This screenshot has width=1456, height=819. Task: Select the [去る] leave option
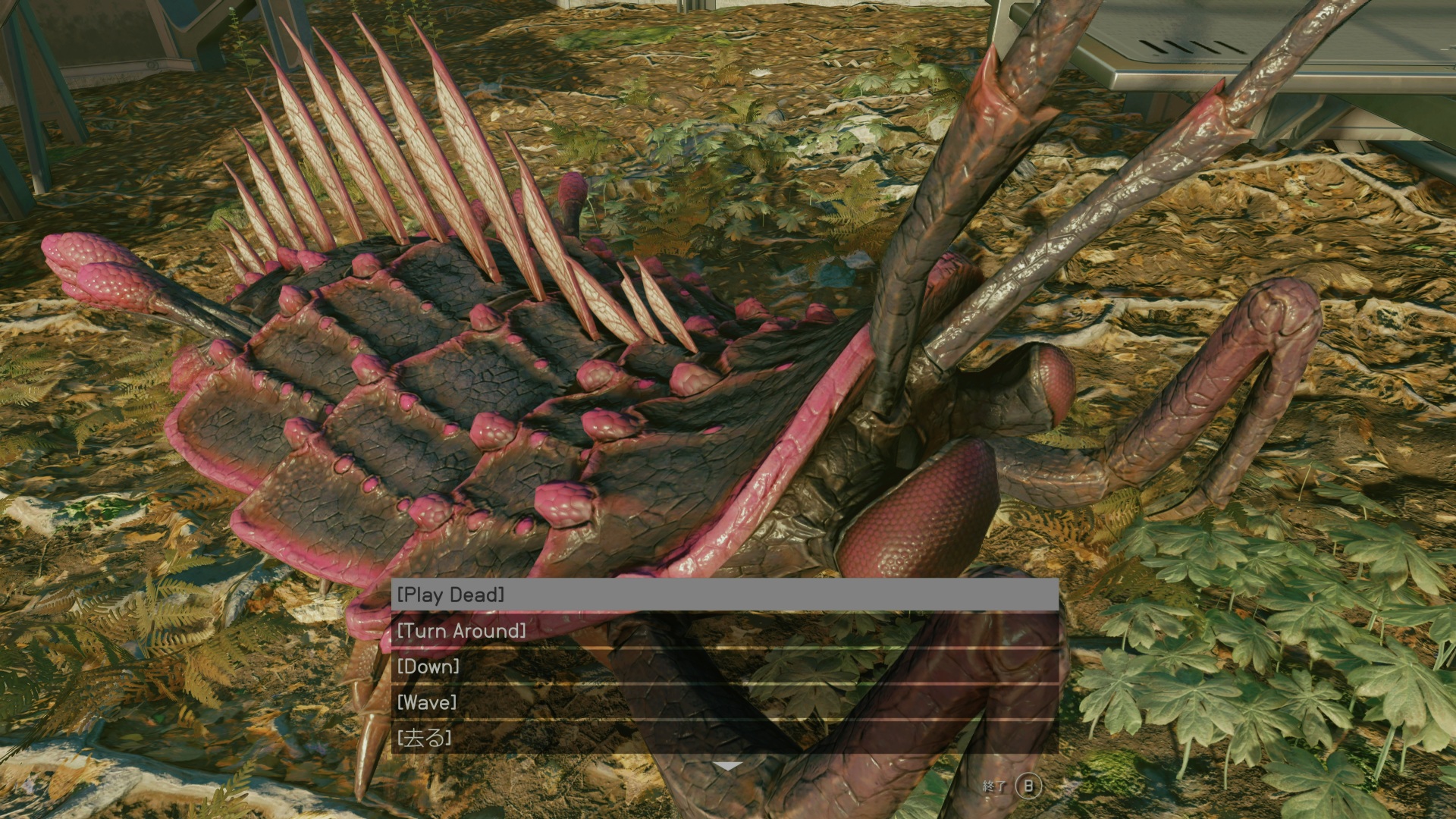coord(724,738)
